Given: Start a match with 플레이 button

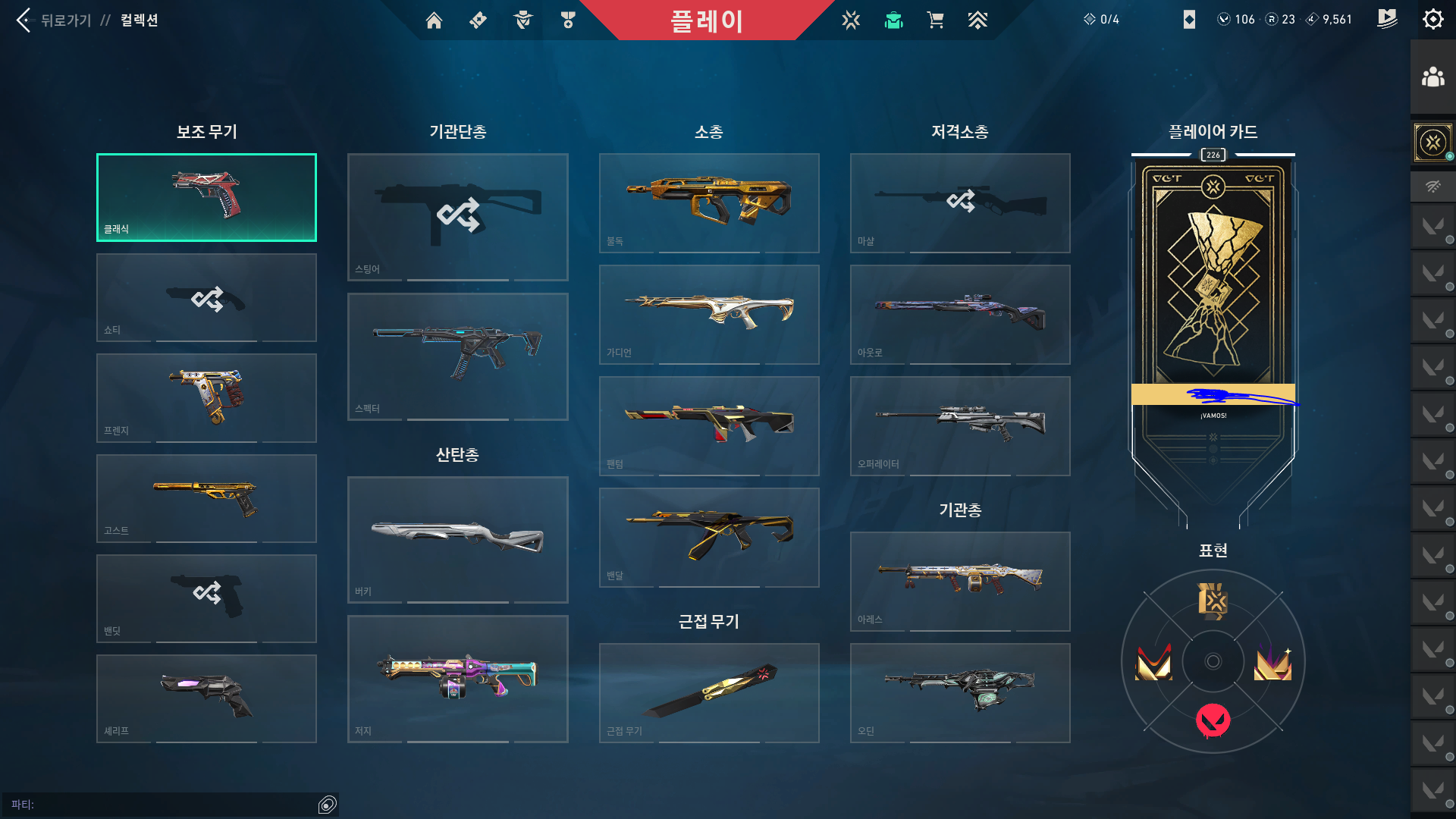Looking at the screenshot, I should click(x=706, y=20).
